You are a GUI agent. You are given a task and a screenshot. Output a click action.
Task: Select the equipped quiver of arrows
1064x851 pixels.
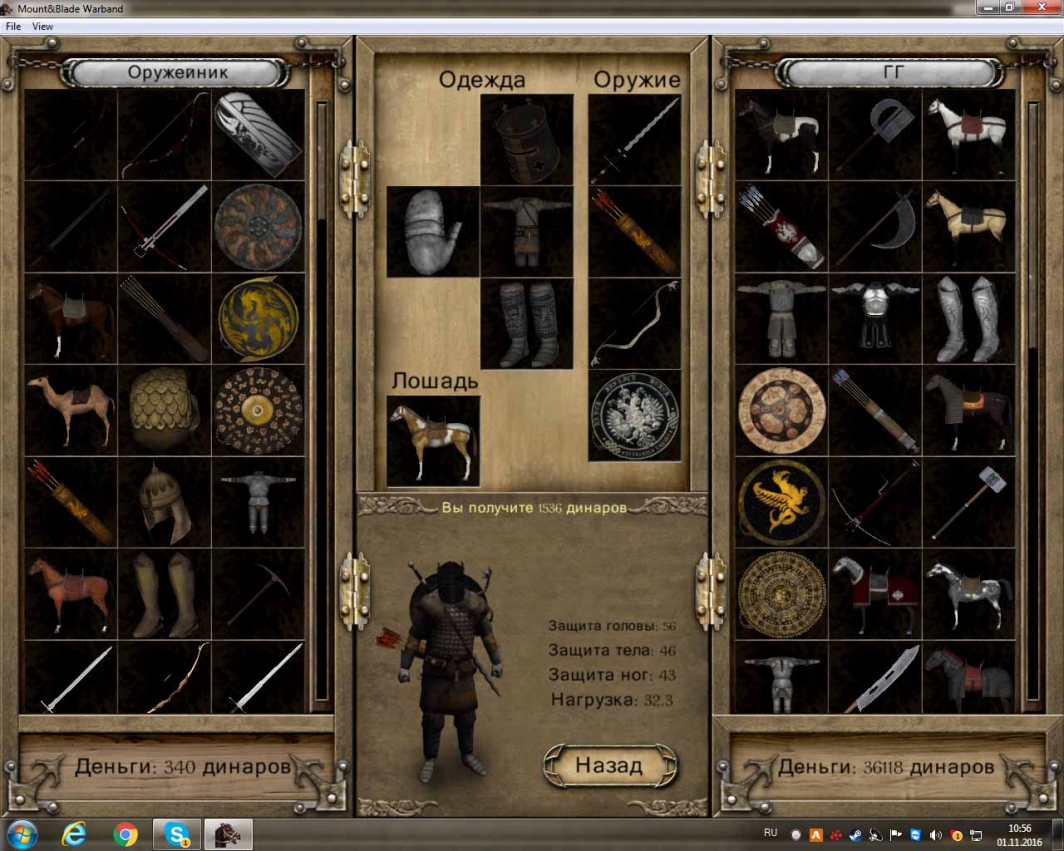click(634, 232)
